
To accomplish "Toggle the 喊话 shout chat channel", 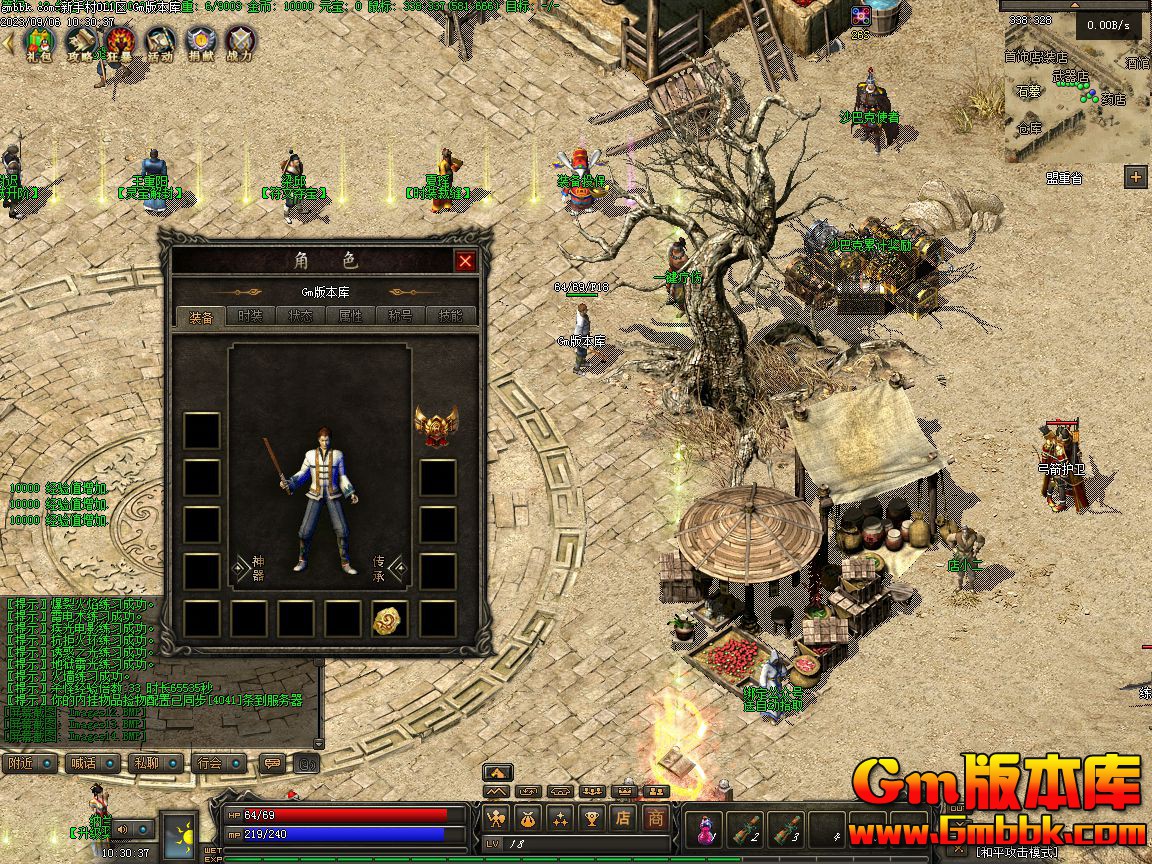I will [91, 763].
